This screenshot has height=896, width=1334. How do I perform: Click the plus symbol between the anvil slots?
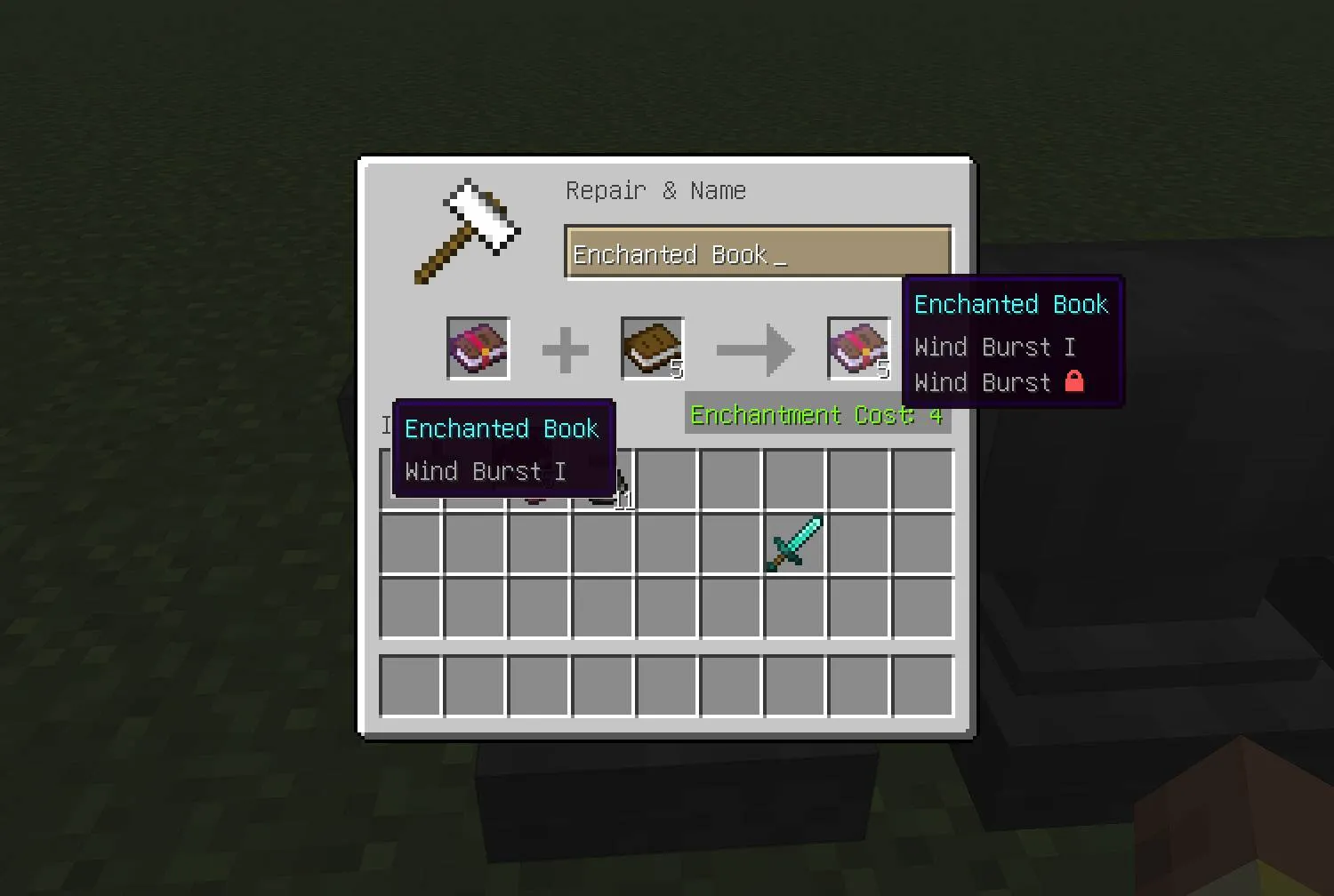point(565,349)
